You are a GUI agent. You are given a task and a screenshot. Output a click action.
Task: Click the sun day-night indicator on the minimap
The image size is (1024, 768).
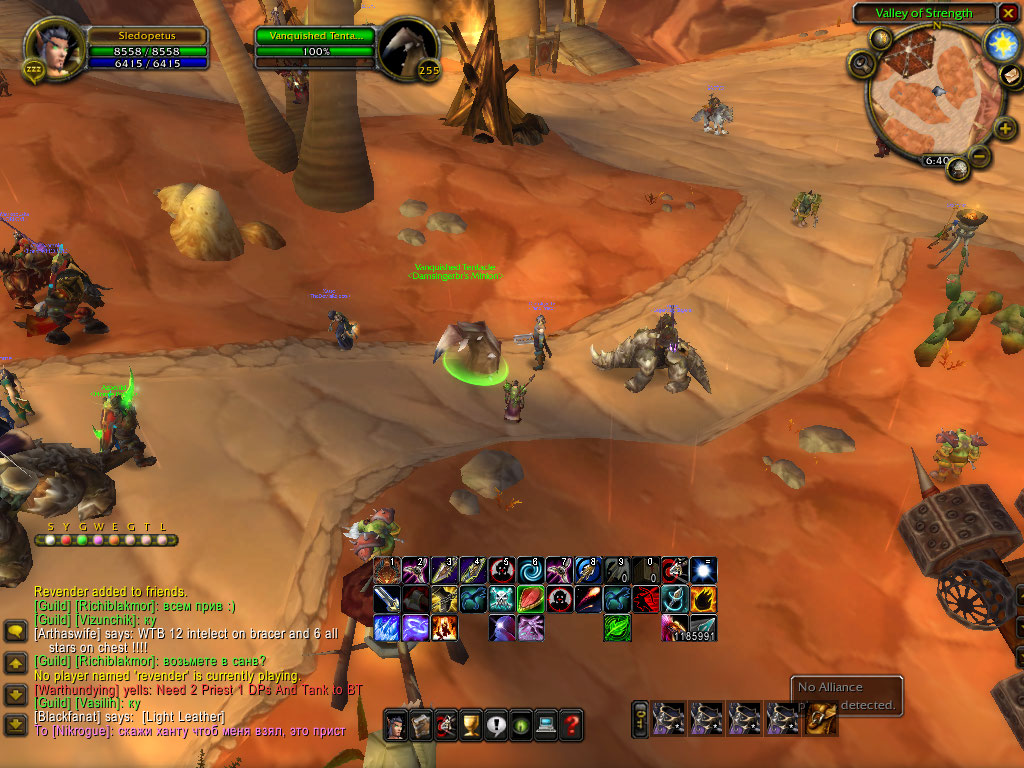[x=1000, y=43]
